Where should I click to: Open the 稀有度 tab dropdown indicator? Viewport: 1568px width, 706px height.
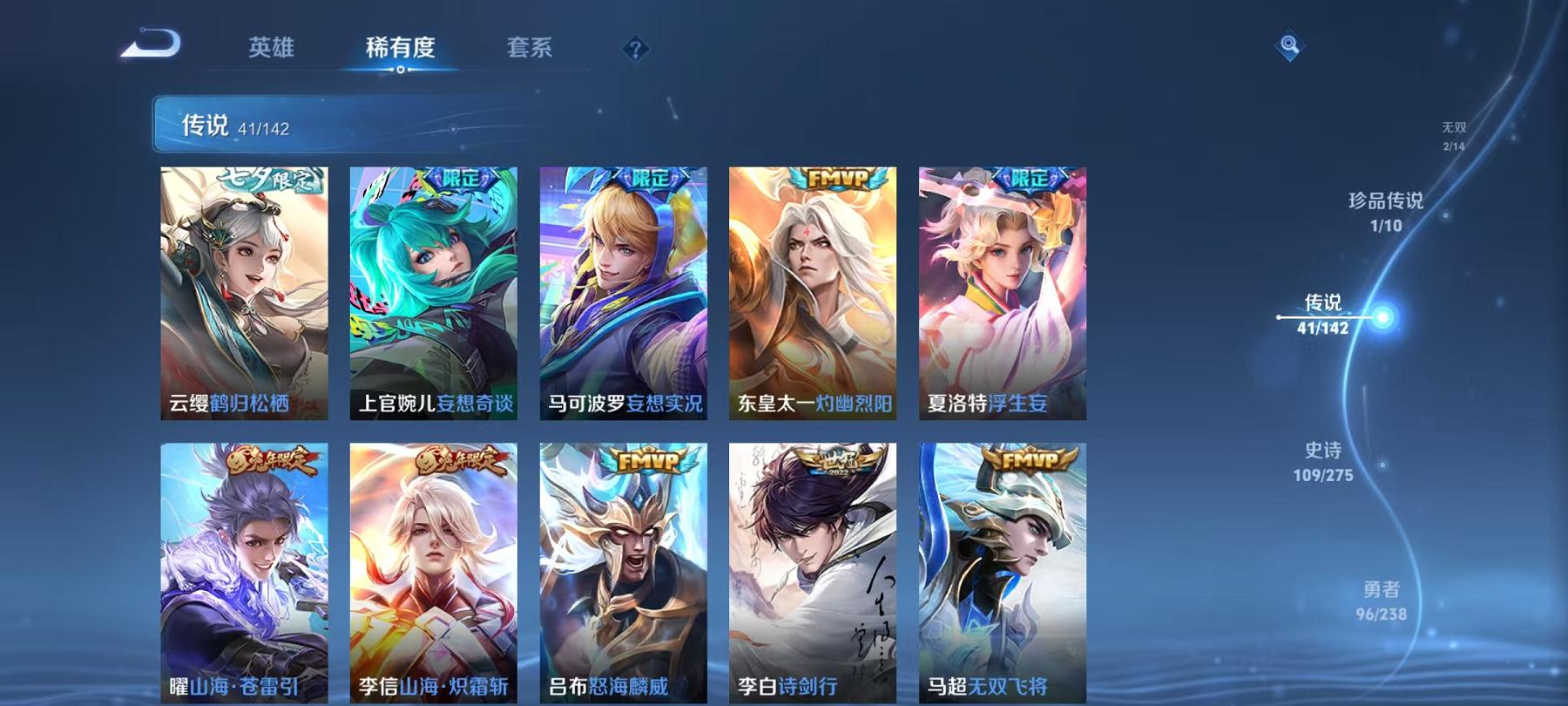click(x=401, y=70)
